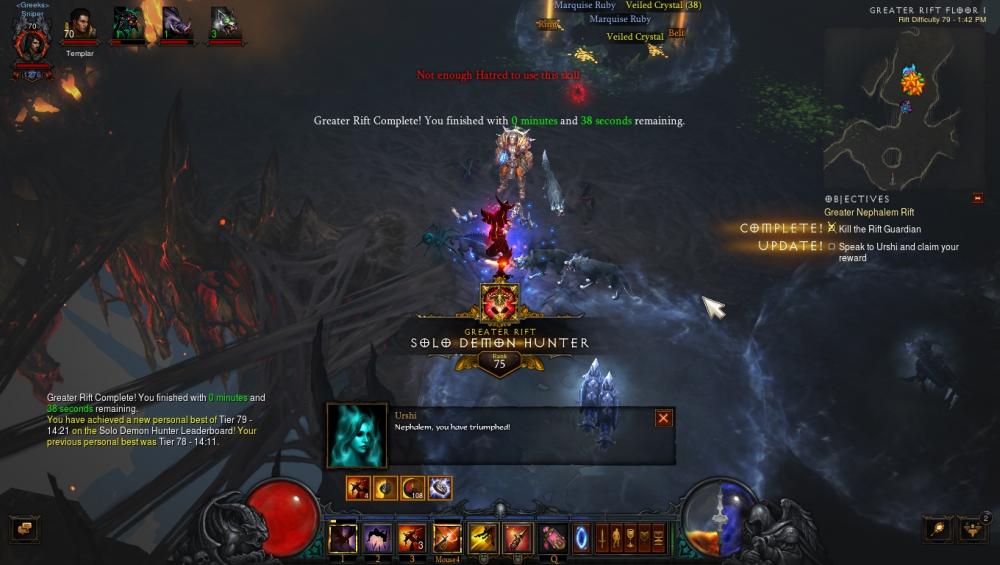Select the purple boar companion portrait
This screenshot has width=1000, height=565.
click(176, 24)
